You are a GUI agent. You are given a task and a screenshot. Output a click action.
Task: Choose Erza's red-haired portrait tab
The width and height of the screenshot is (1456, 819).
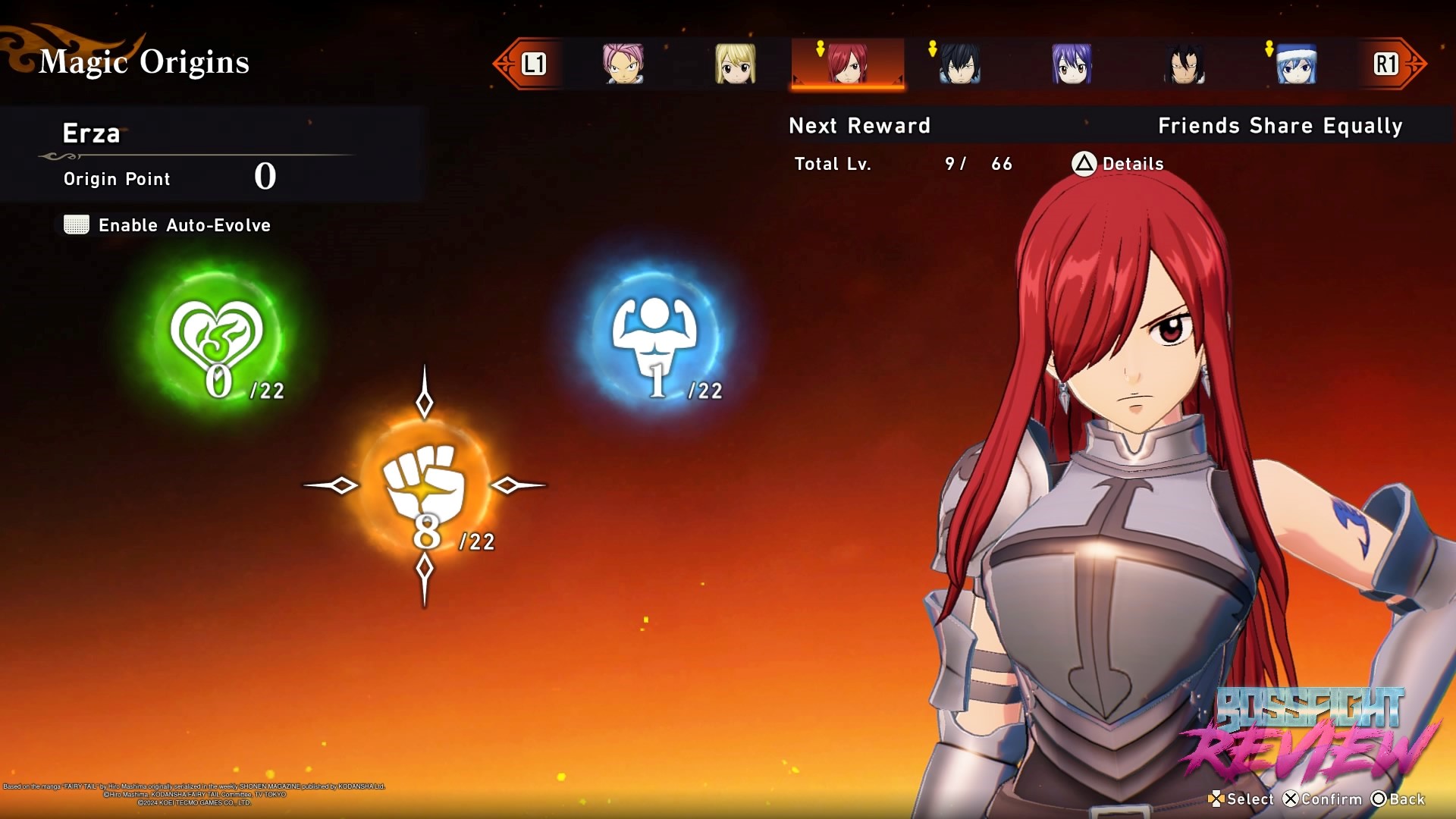coord(847,64)
